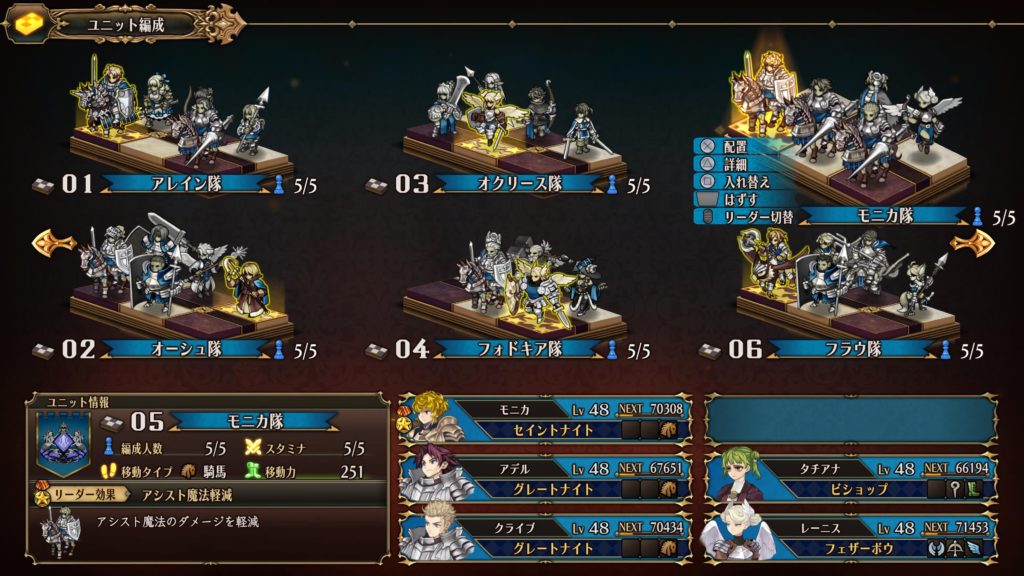This screenshot has height=576, width=1024.
Task: Select タチアナ the ビショップ member row
Action: [851, 476]
